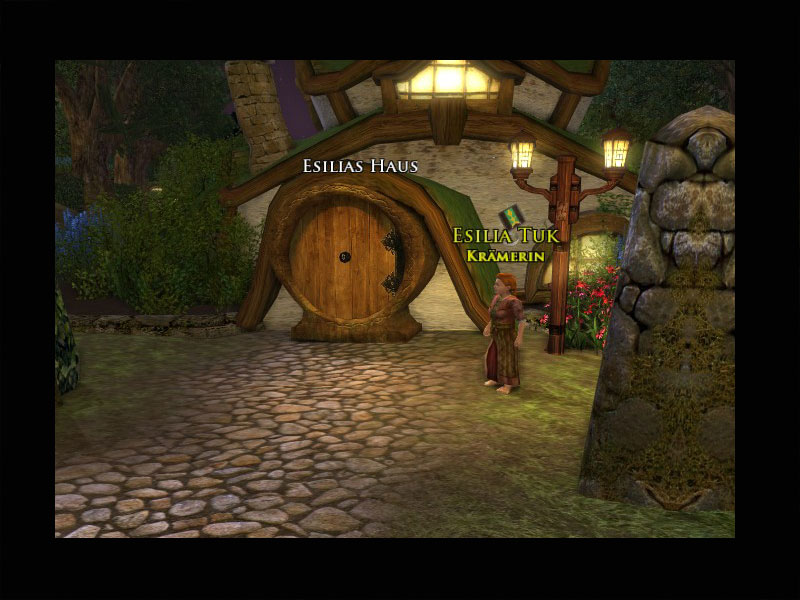
Task: Click the vendor icon above Esilia Tuk
Action: tap(511, 216)
